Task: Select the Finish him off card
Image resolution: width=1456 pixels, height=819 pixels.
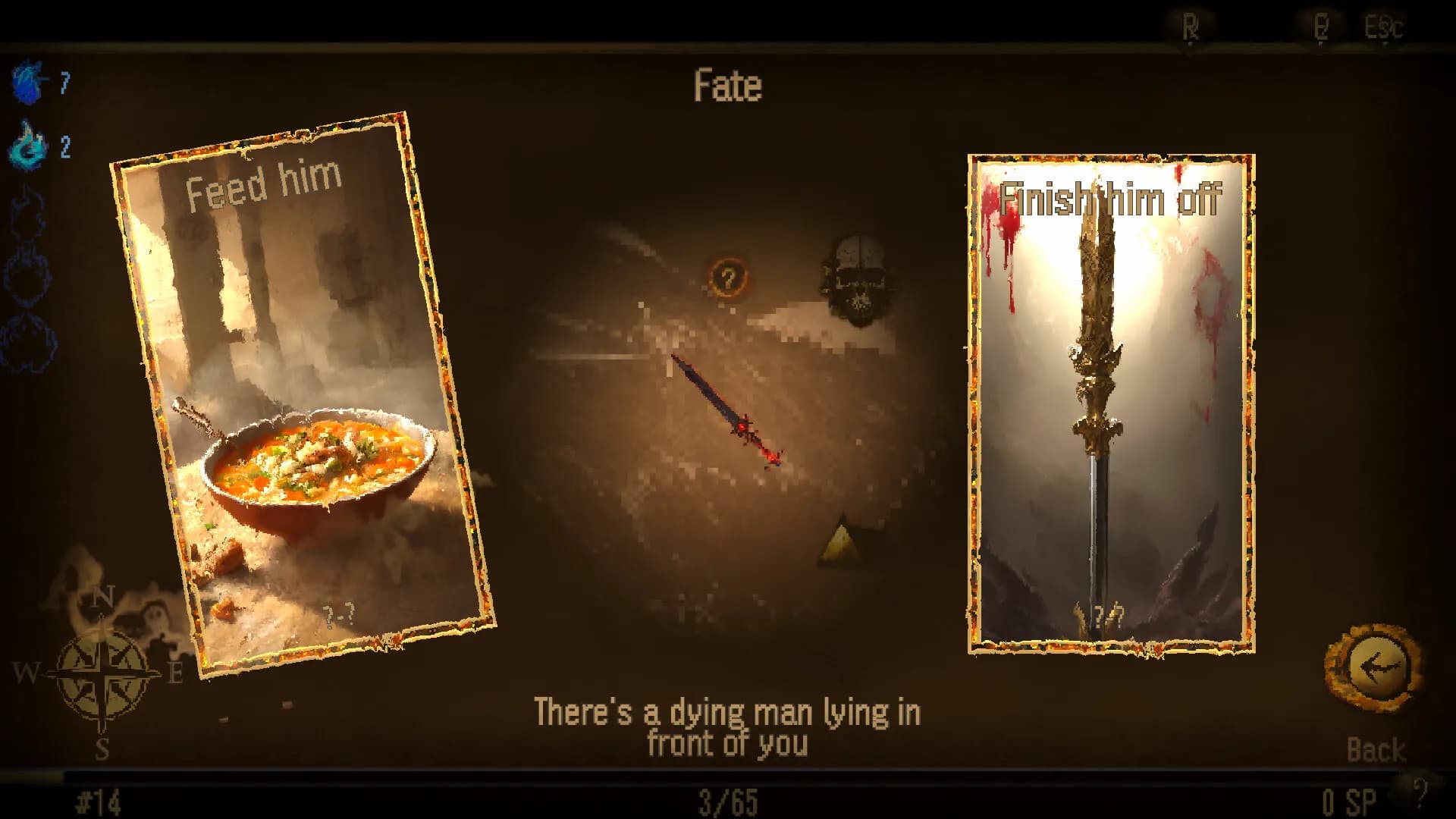Action: pyautogui.click(x=1109, y=402)
